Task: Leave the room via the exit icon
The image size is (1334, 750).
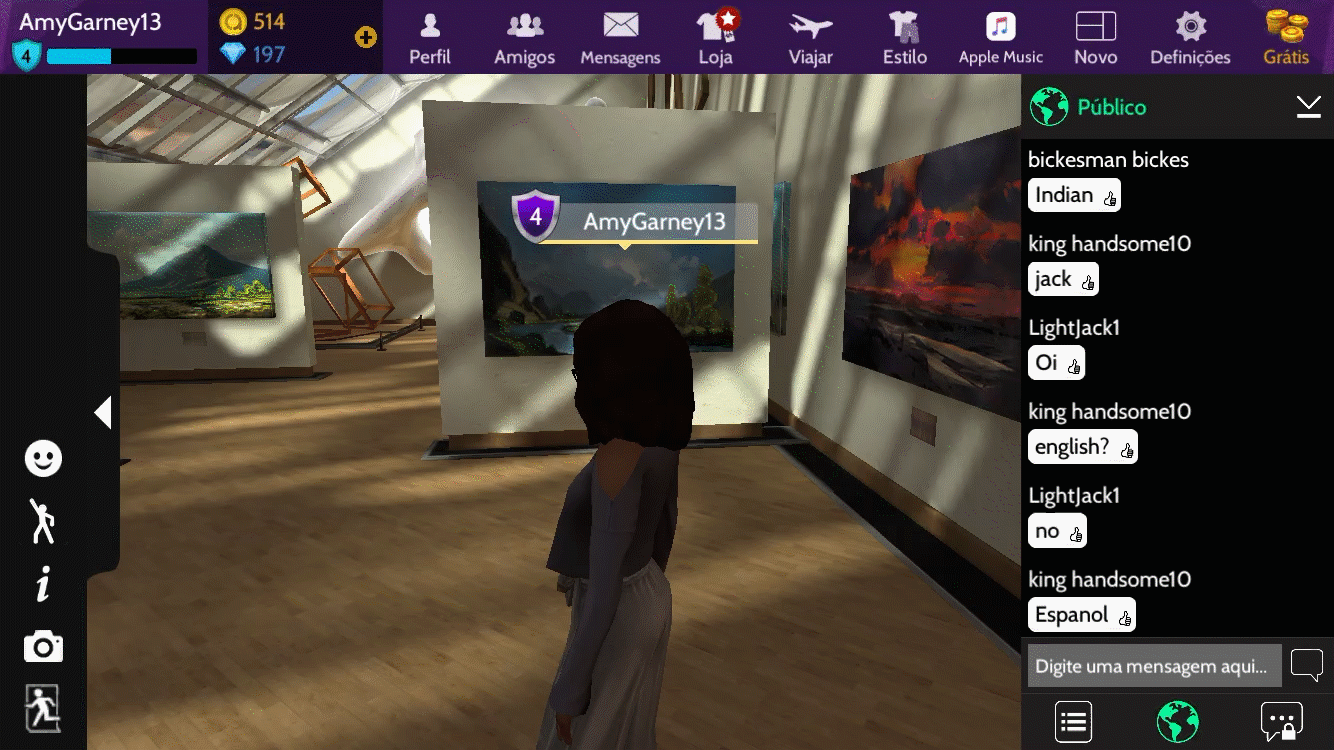Action: point(43,708)
